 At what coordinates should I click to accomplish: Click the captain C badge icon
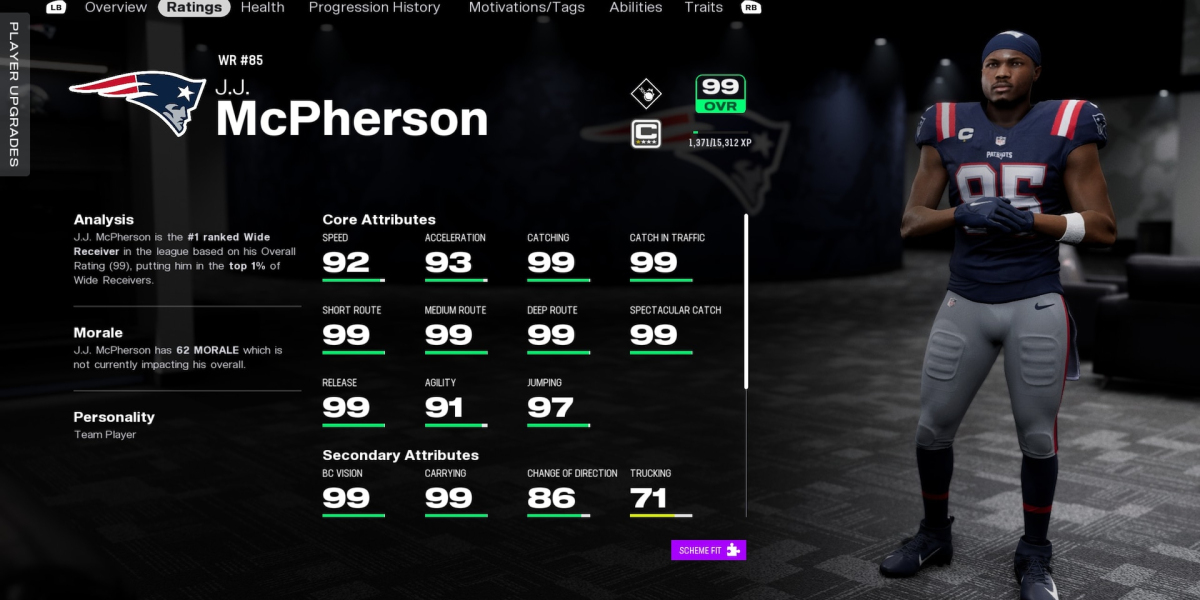(646, 133)
